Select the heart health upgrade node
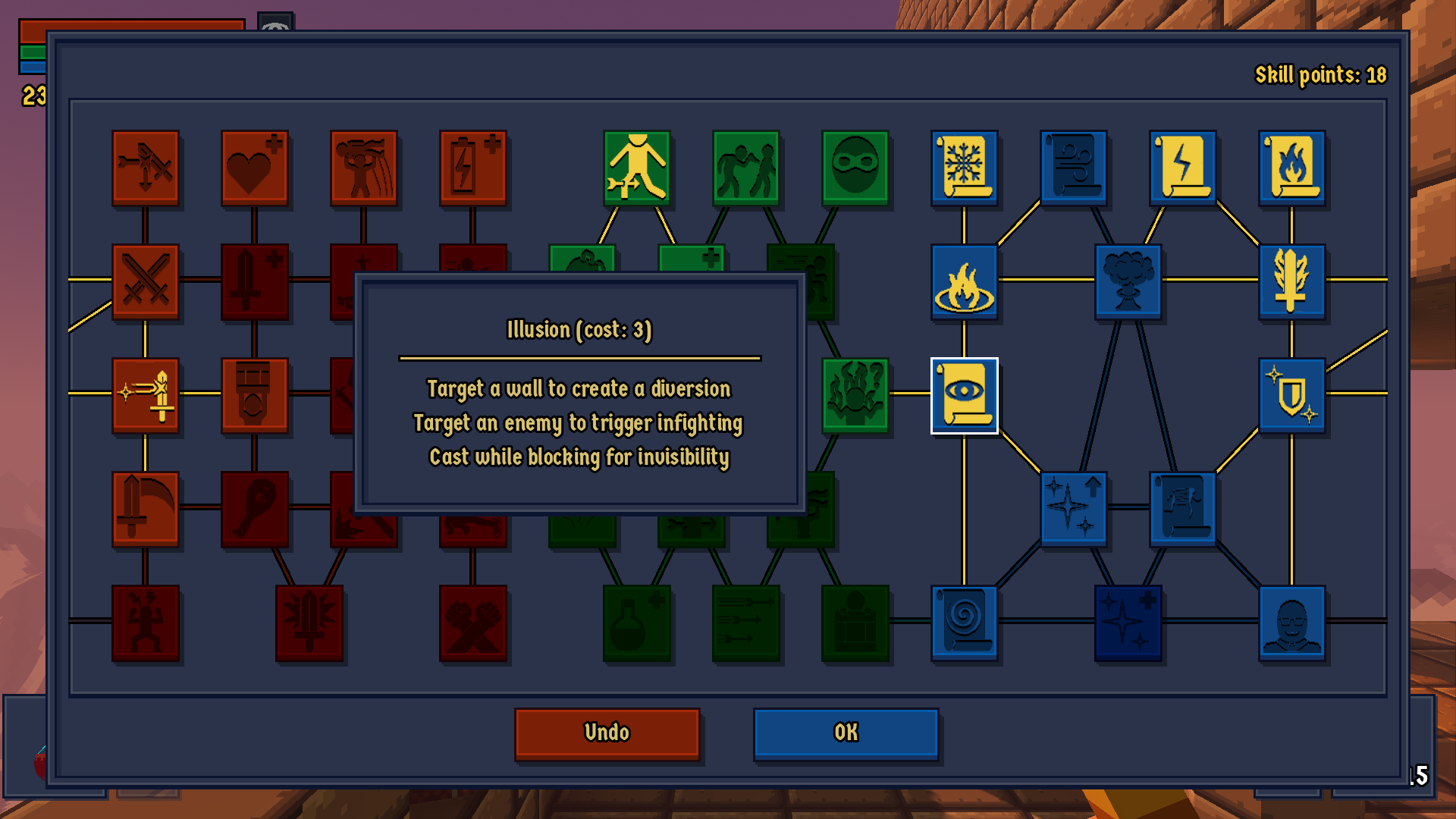The image size is (1456, 819). (x=254, y=168)
